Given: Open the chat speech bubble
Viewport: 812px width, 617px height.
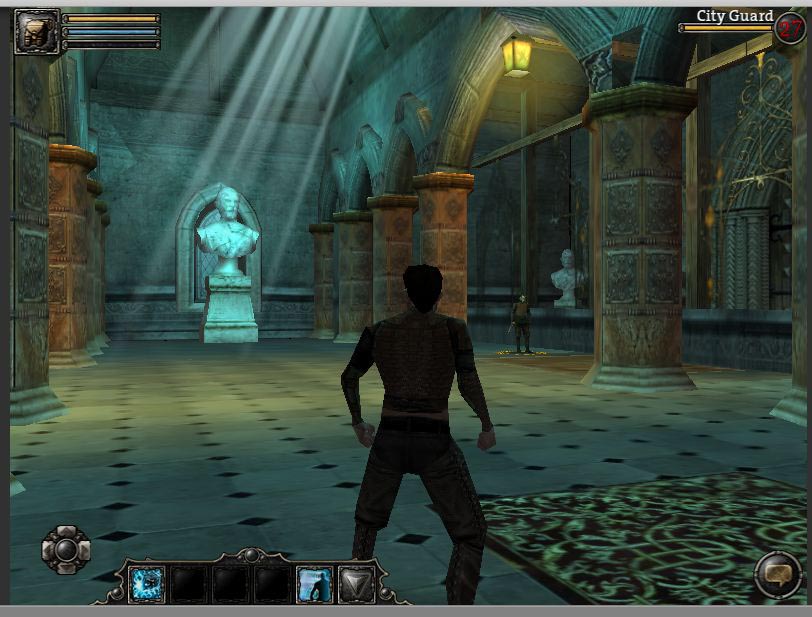Looking at the screenshot, I should click(x=776, y=574).
